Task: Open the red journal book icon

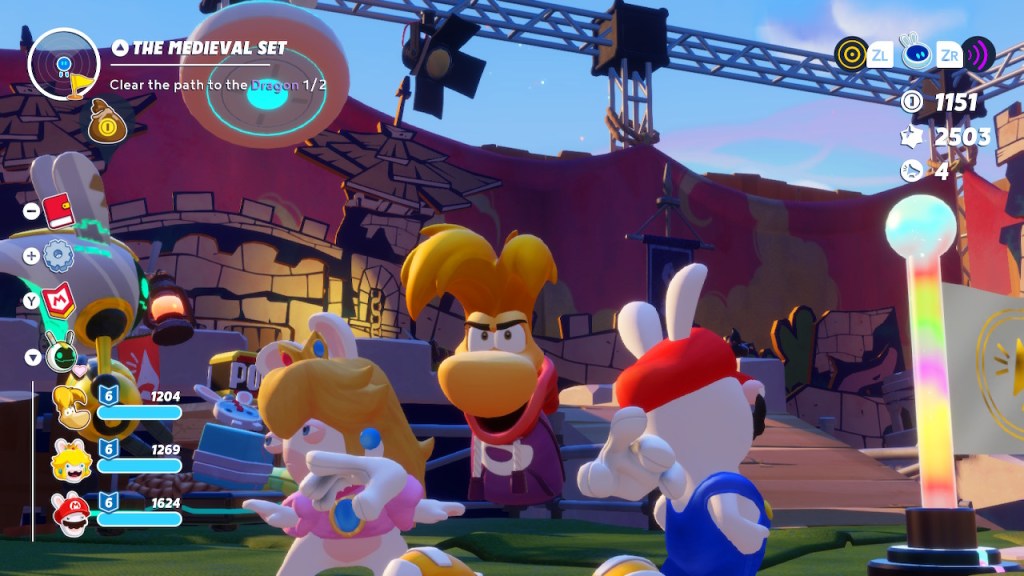Action: (x=59, y=211)
